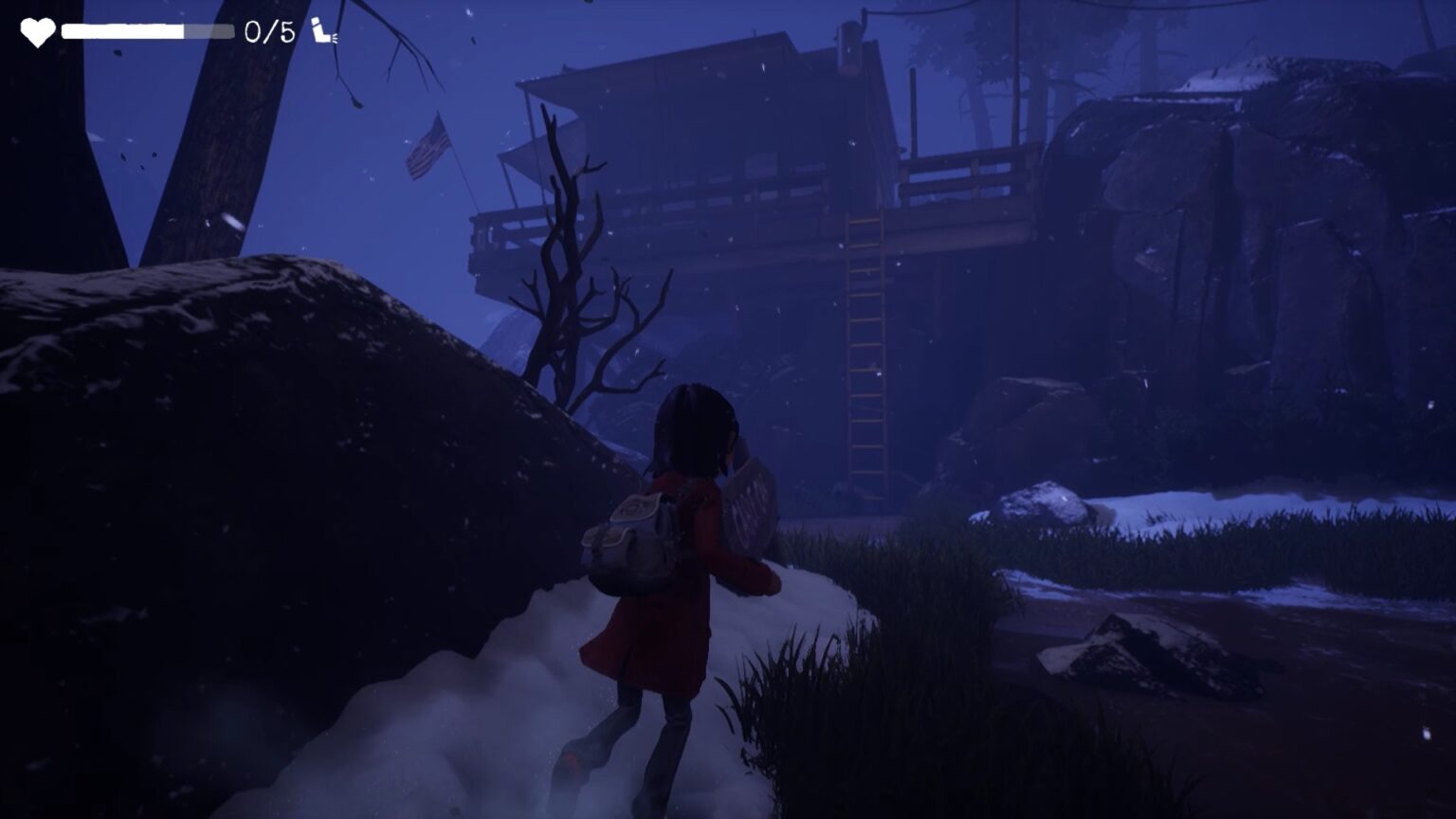Select the white heart health icon

pyautogui.click(x=38, y=32)
